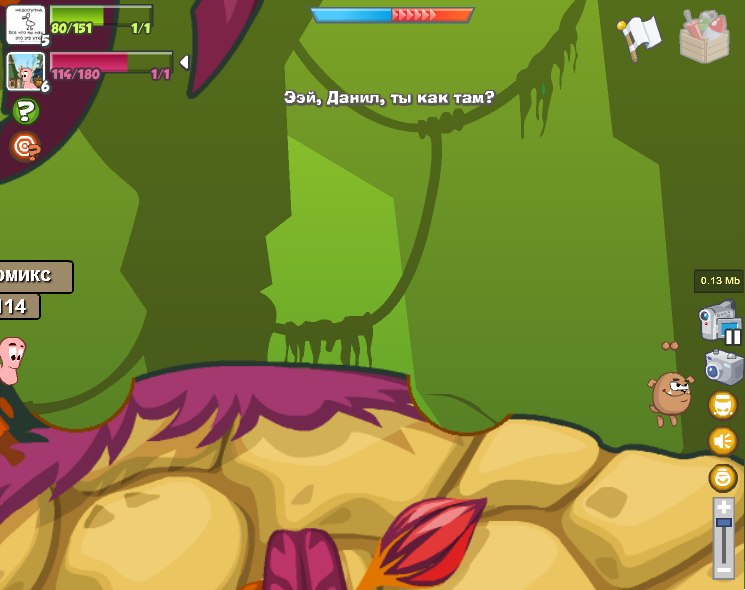This screenshot has width=745, height=590.
Task: Open the weapons crate inventory
Action: (704, 37)
